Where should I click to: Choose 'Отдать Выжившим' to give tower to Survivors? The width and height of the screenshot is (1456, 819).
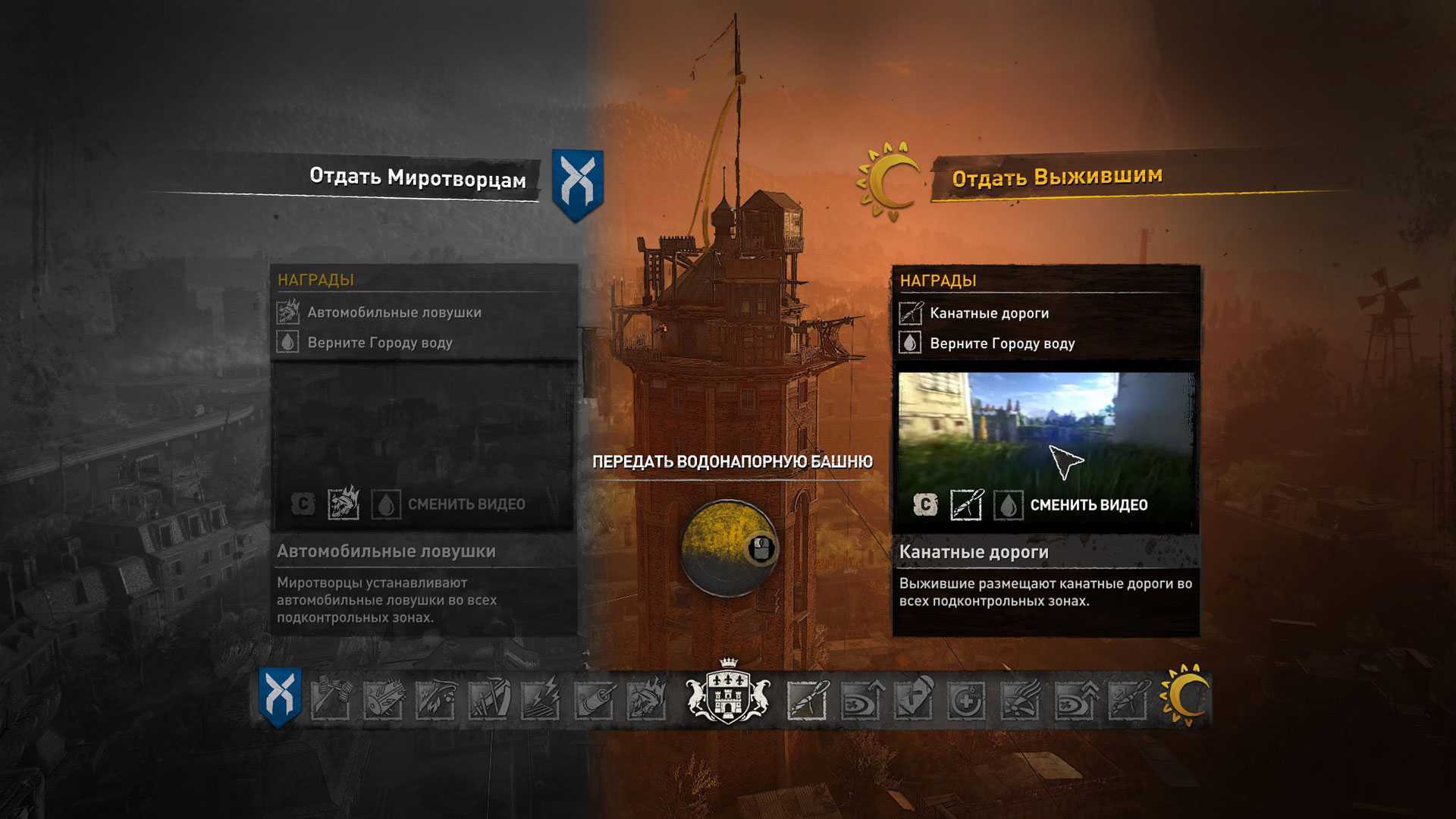click(1057, 177)
